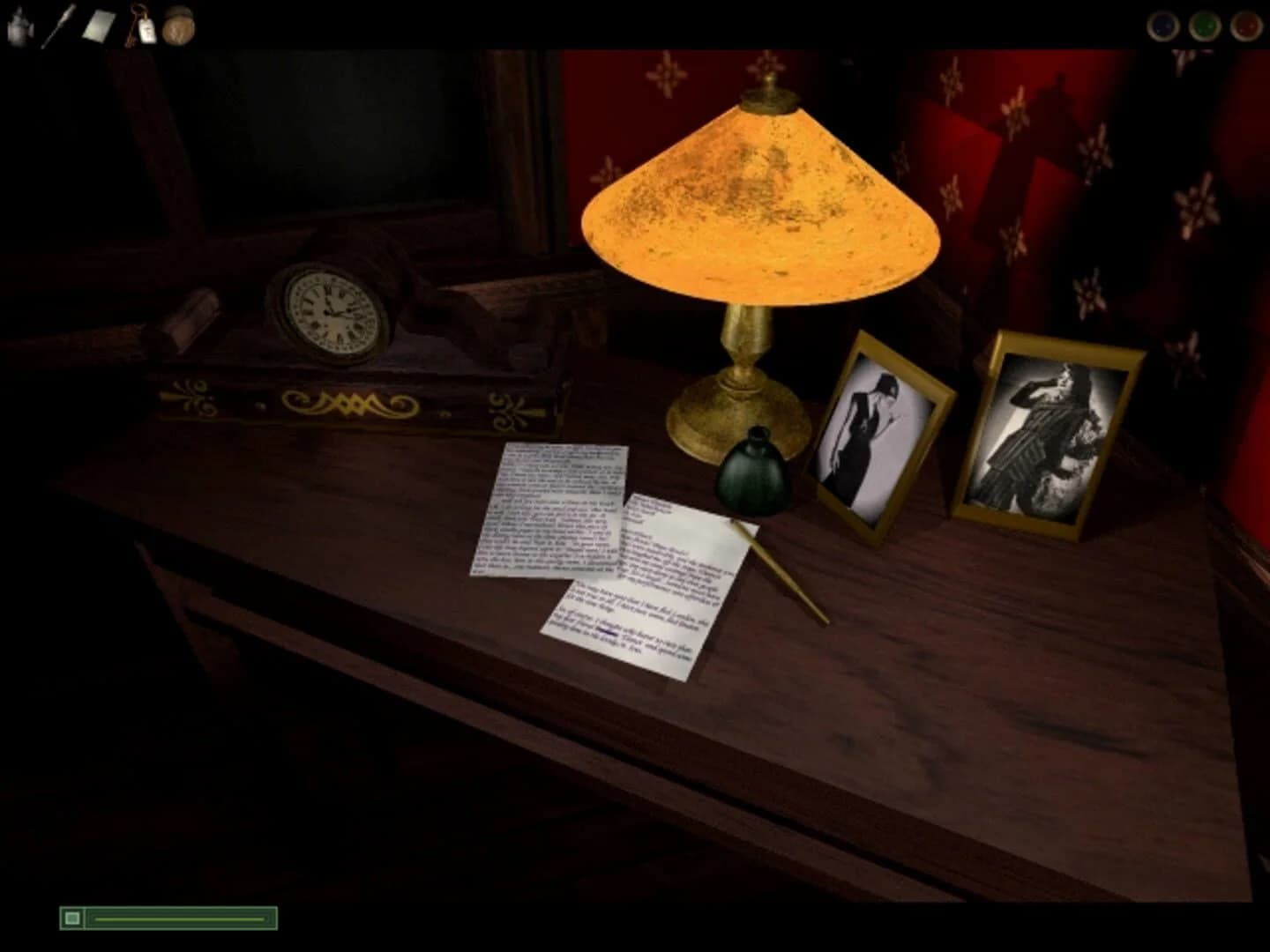Click the green square indicator near status bar
Image resolution: width=1270 pixels, height=952 pixels.
point(71,918)
